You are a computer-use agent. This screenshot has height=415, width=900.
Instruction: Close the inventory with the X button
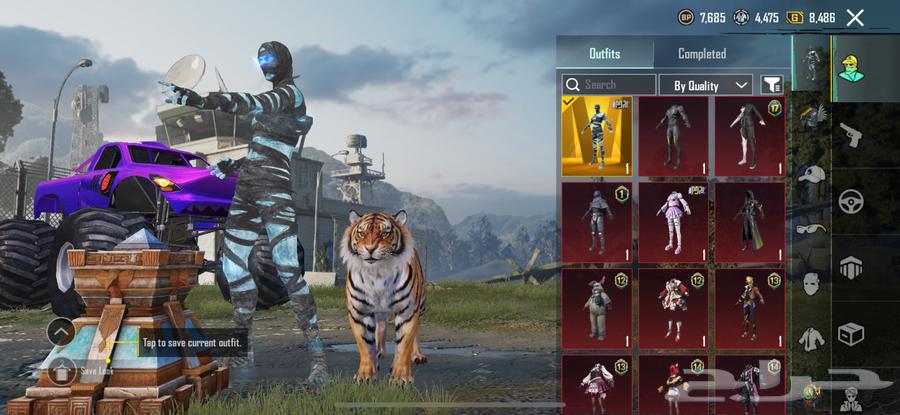pos(855,17)
